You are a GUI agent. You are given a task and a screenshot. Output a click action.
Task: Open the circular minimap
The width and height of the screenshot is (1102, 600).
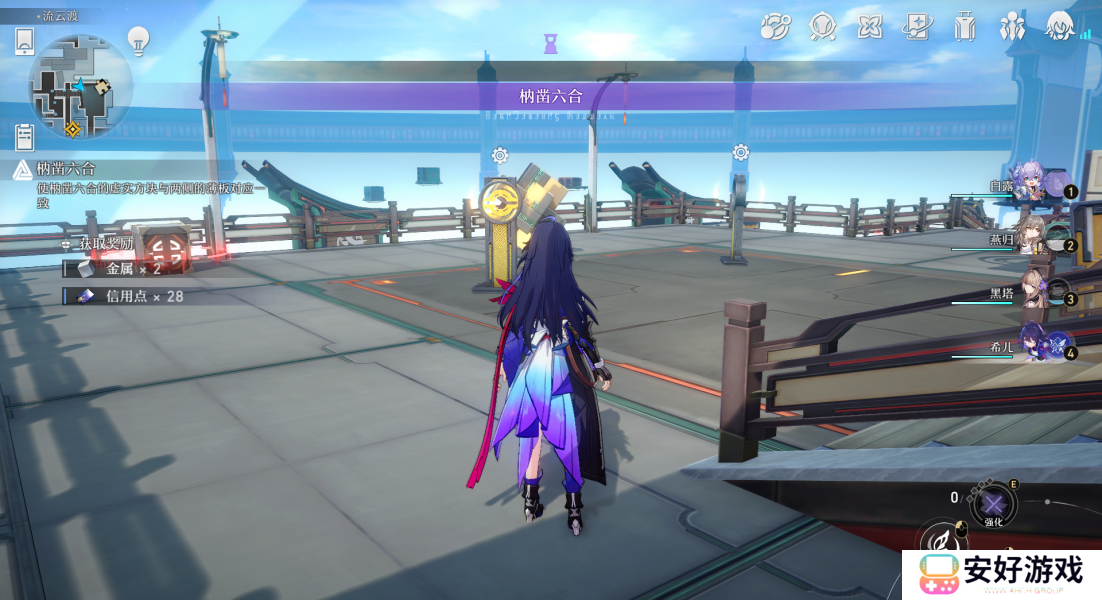click(80, 86)
